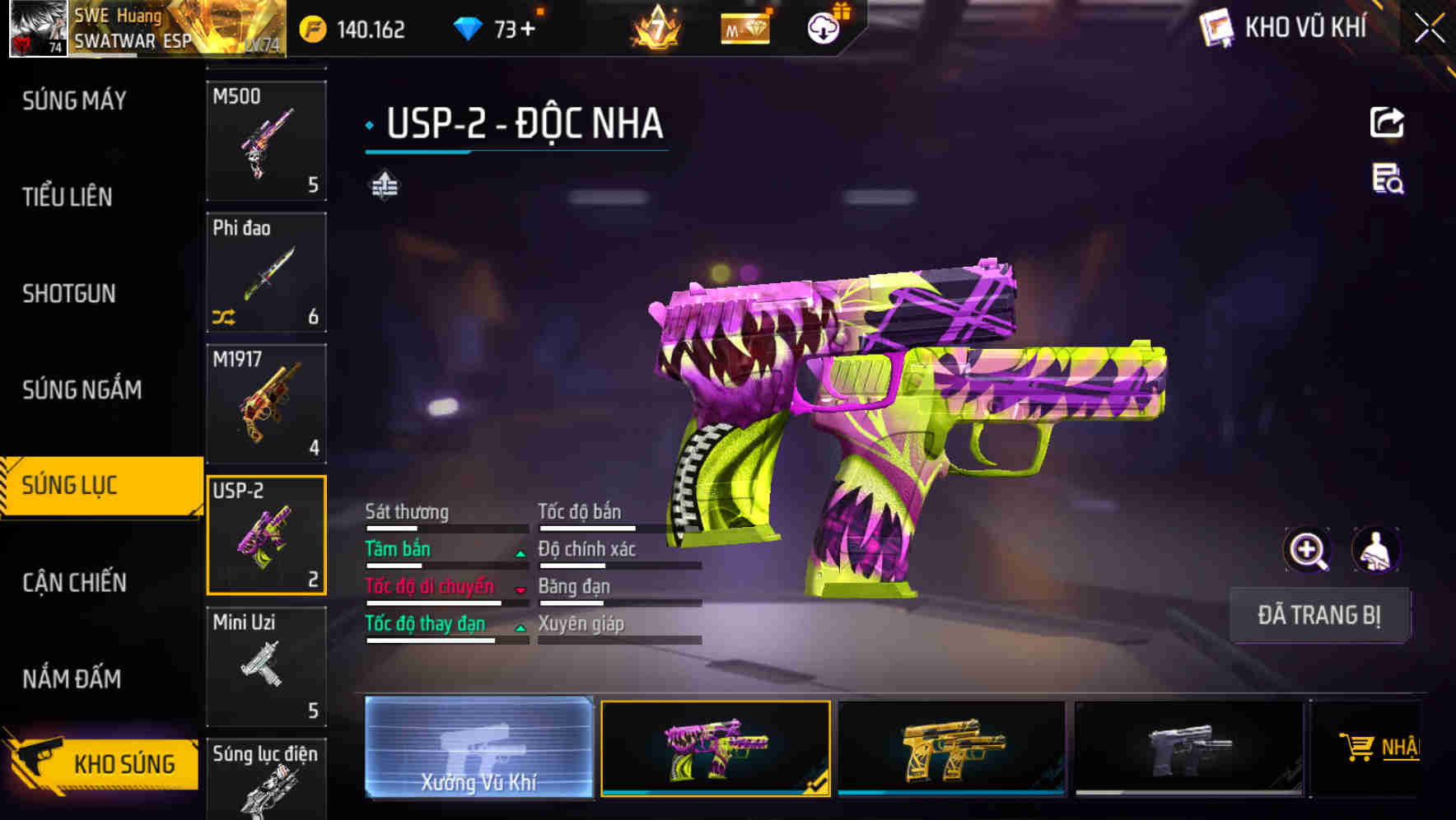Open the diamond membership icon
This screenshot has width=1456, height=820.
(745, 27)
